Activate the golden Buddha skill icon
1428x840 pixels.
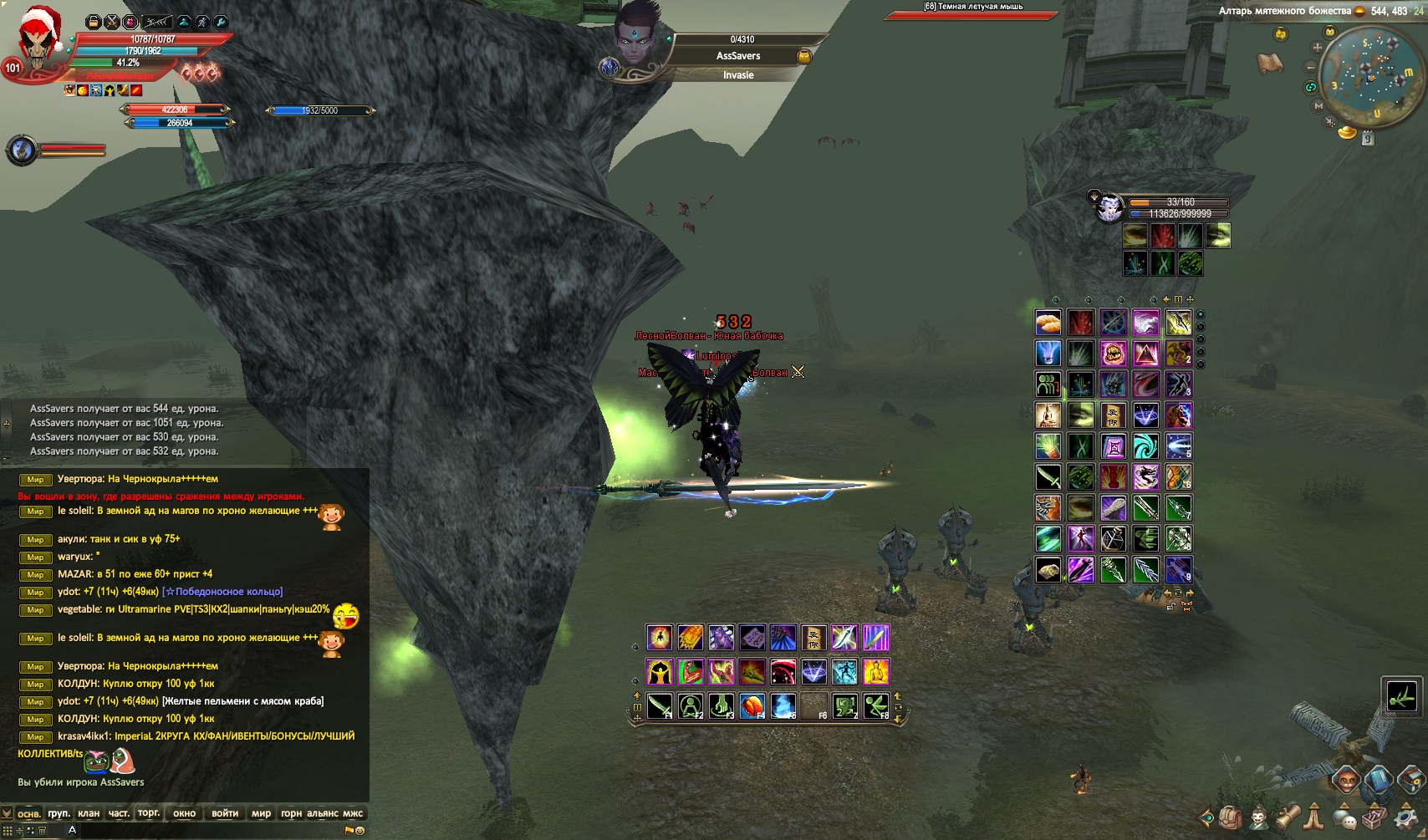[x=875, y=672]
